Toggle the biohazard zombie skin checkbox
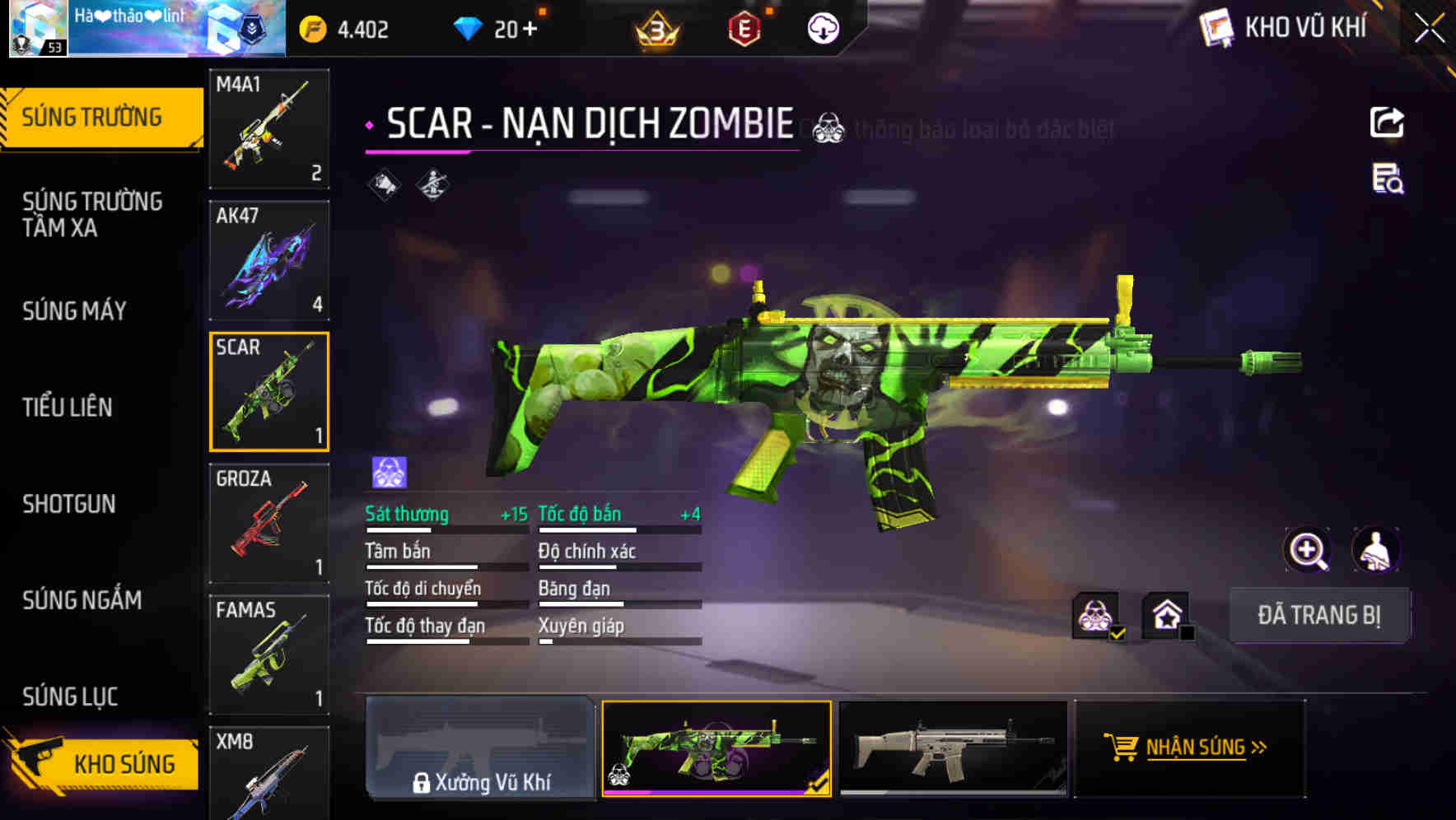 click(x=1097, y=616)
